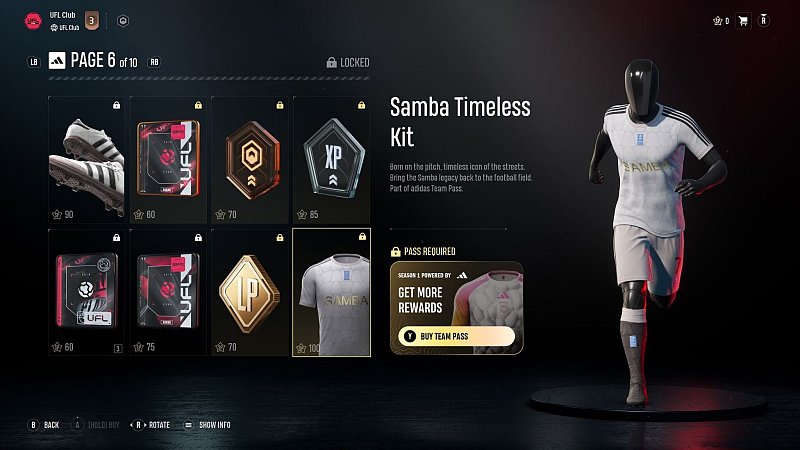The height and width of the screenshot is (450, 800).
Task: Open the shopping cart icon
Action: click(742, 20)
